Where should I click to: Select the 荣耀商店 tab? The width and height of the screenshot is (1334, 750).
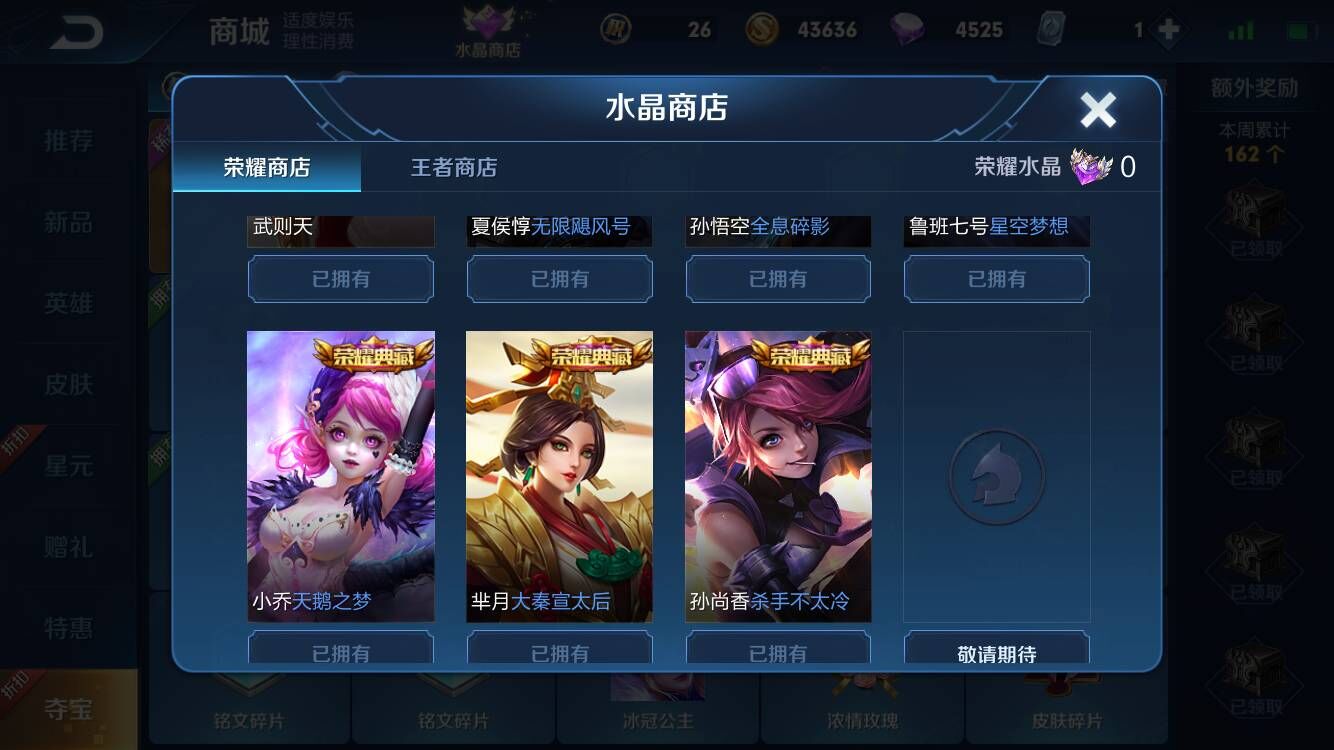tap(264, 168)
